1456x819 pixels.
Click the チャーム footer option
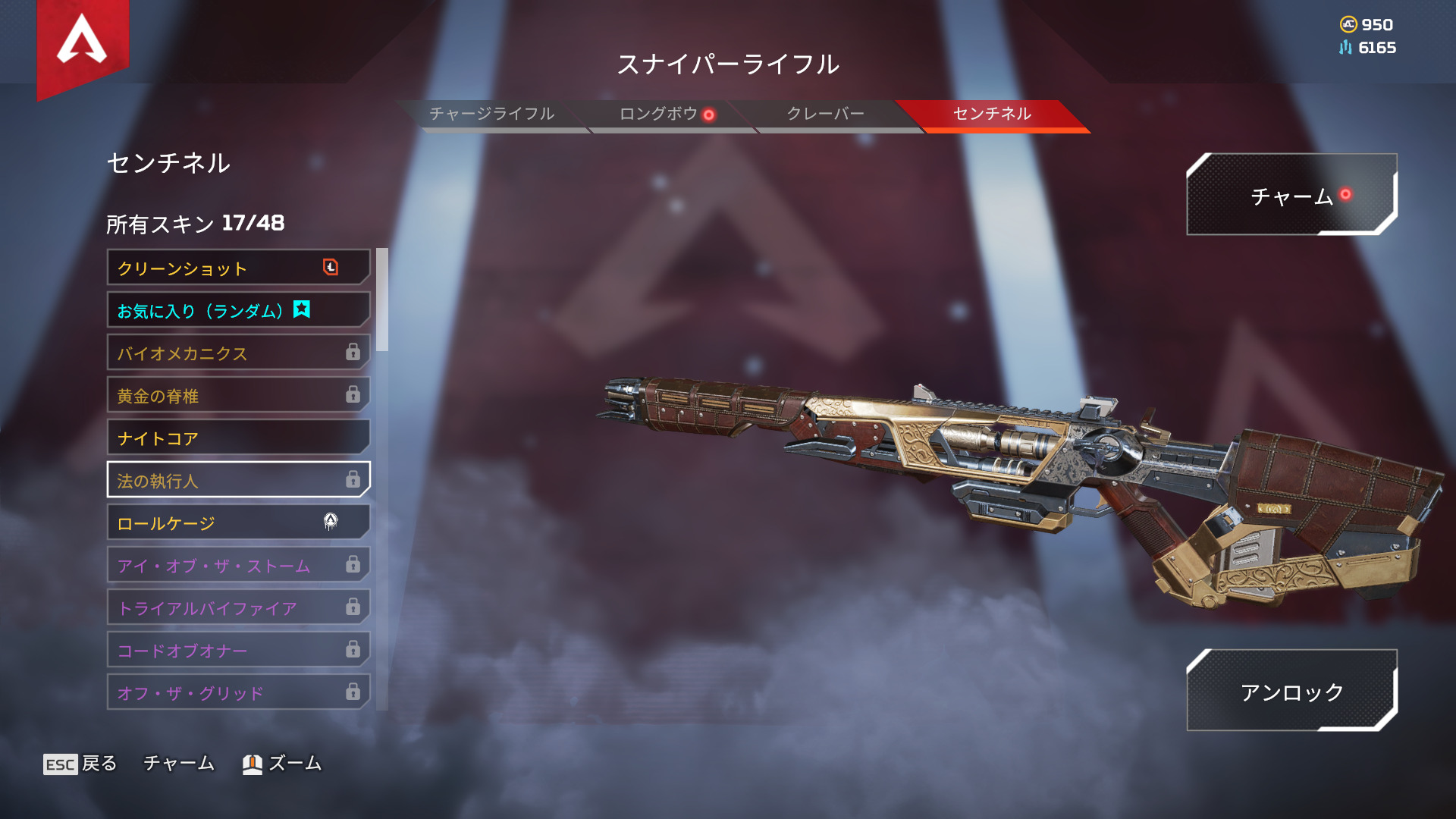tap(179, 764)
